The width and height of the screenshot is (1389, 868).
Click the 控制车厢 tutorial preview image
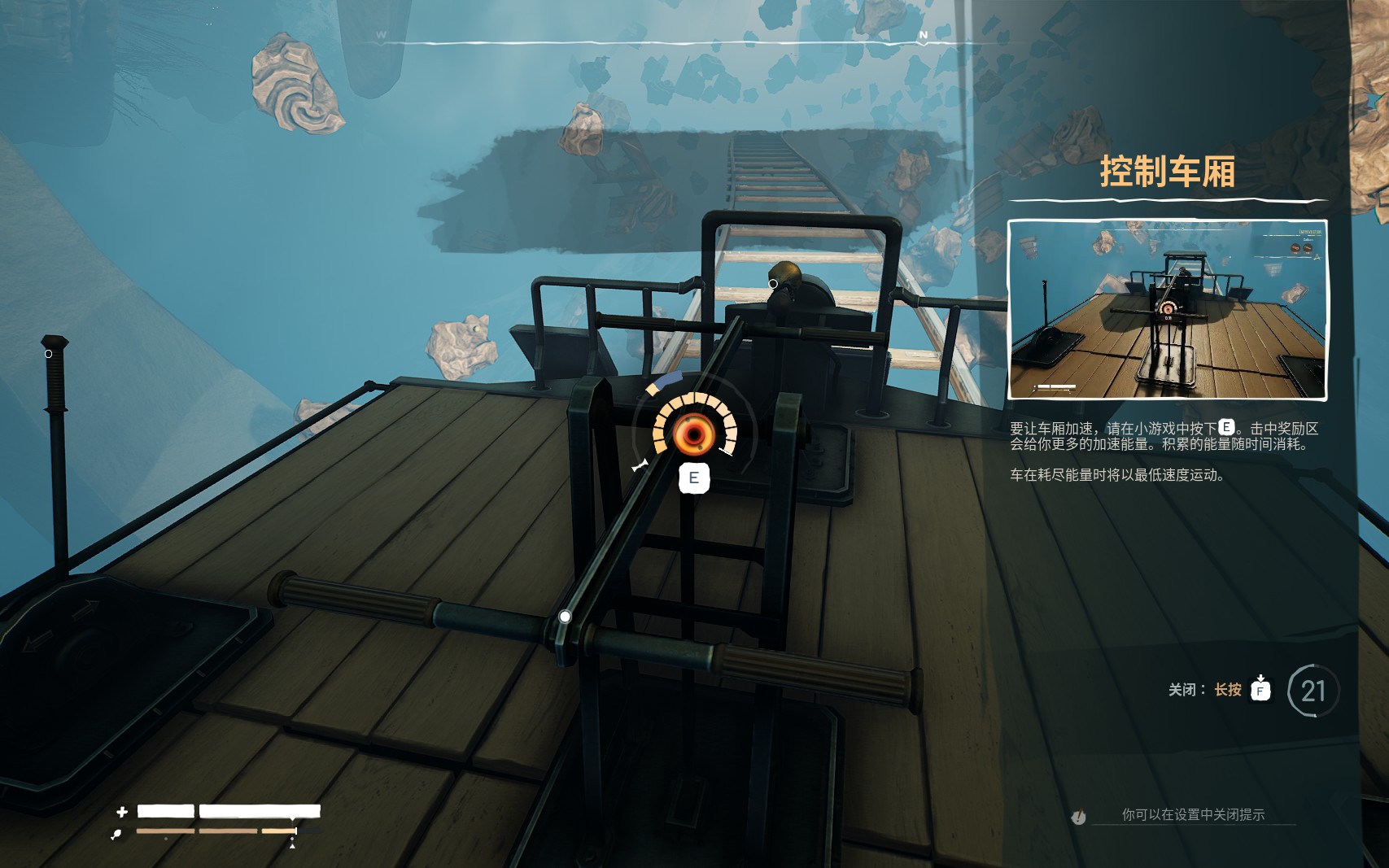pyautogui.click(x=1167, y=309)
